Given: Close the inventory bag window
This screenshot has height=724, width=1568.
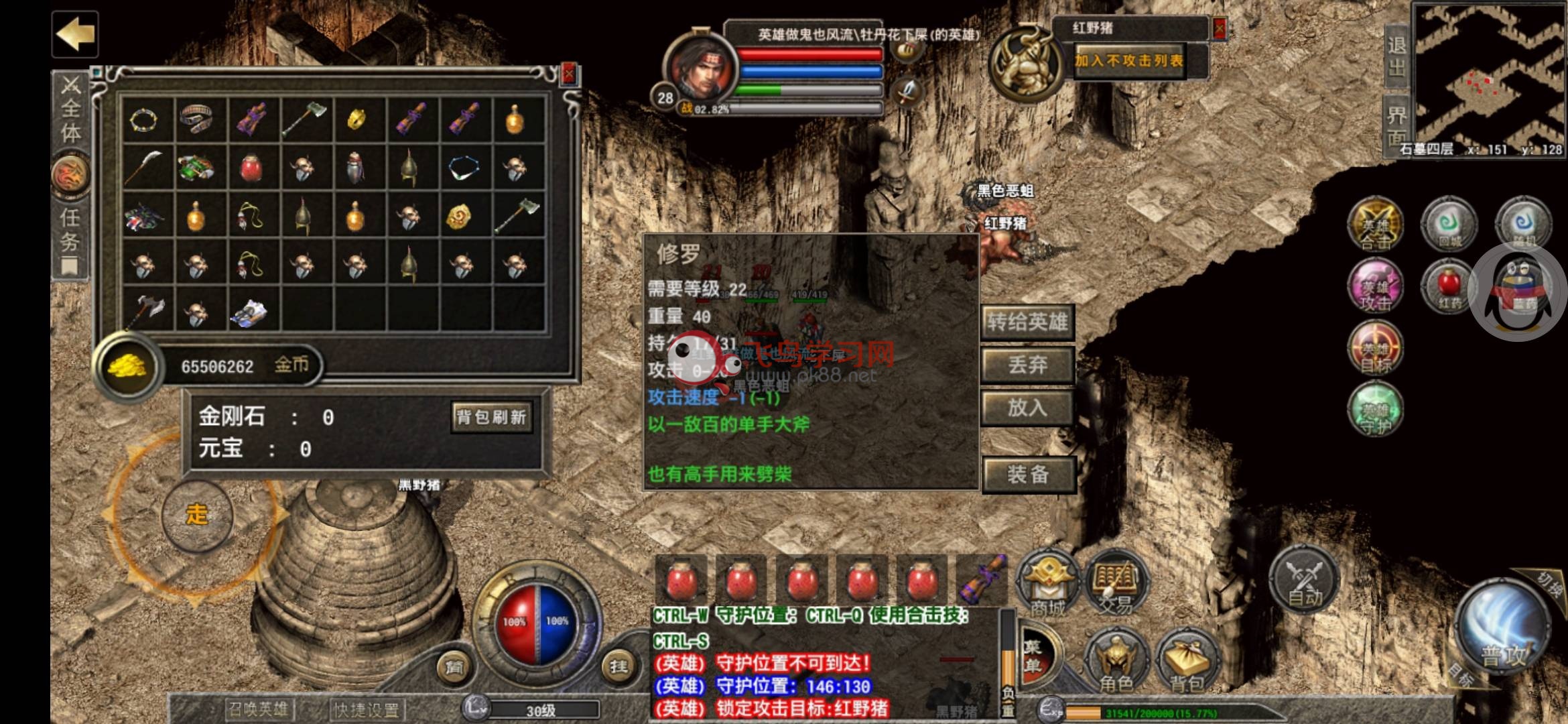Looking at the screenshot, I should pyautogui.click(x=569, y=74).
